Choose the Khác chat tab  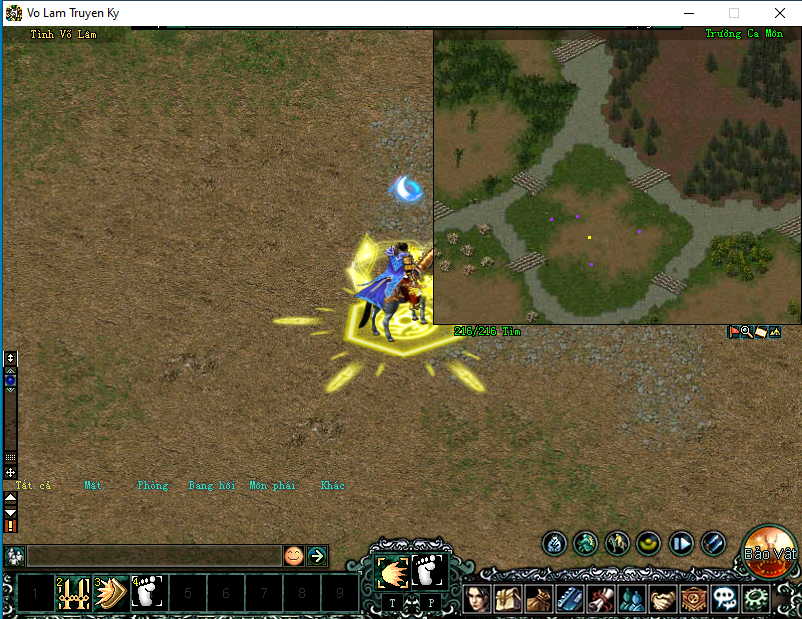[x=333, y=486]
